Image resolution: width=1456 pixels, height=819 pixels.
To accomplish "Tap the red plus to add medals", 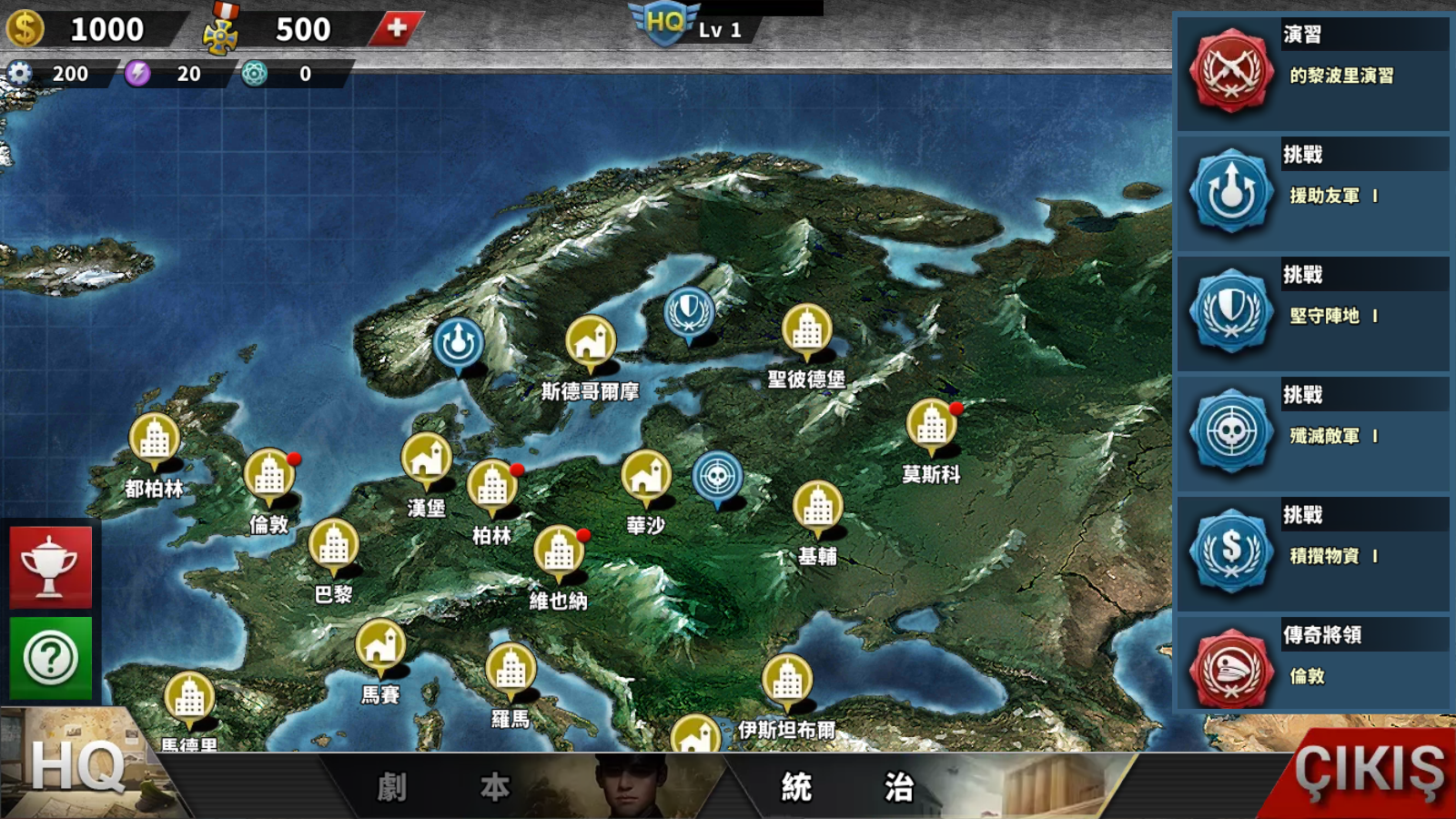I will tap(397, 28).
